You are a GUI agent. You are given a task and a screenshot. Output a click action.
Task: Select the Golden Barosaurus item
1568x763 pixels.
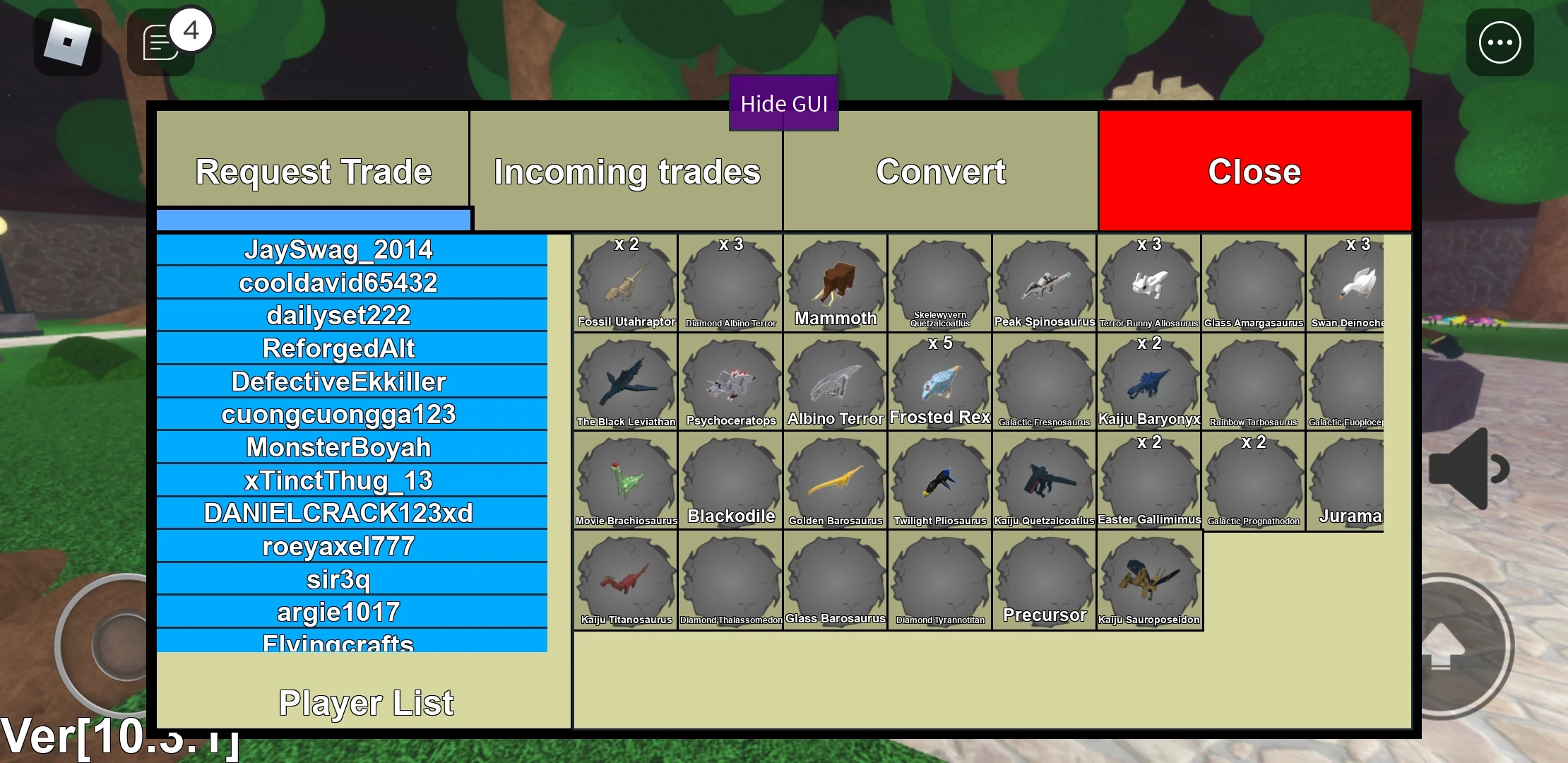[x=835, y=480]
